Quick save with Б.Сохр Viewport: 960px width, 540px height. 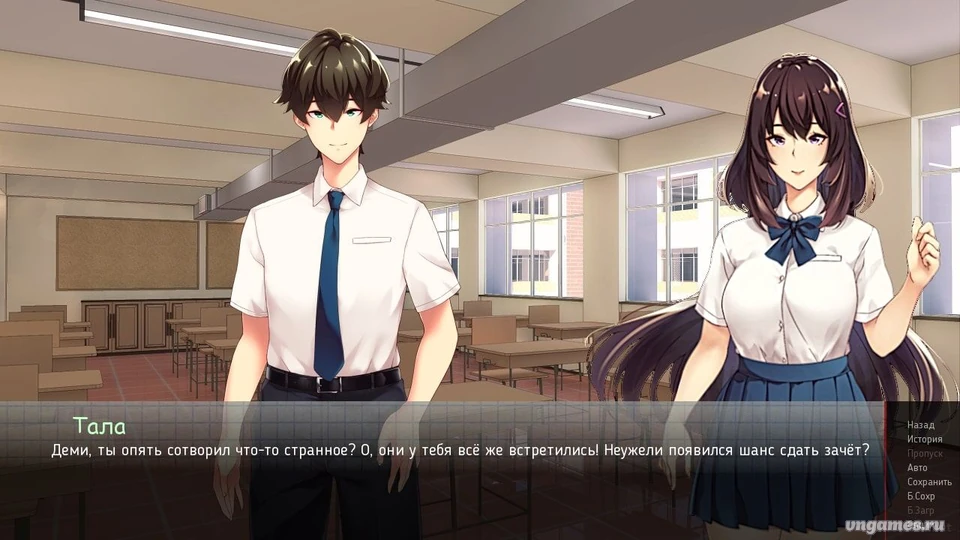point(920,495)
